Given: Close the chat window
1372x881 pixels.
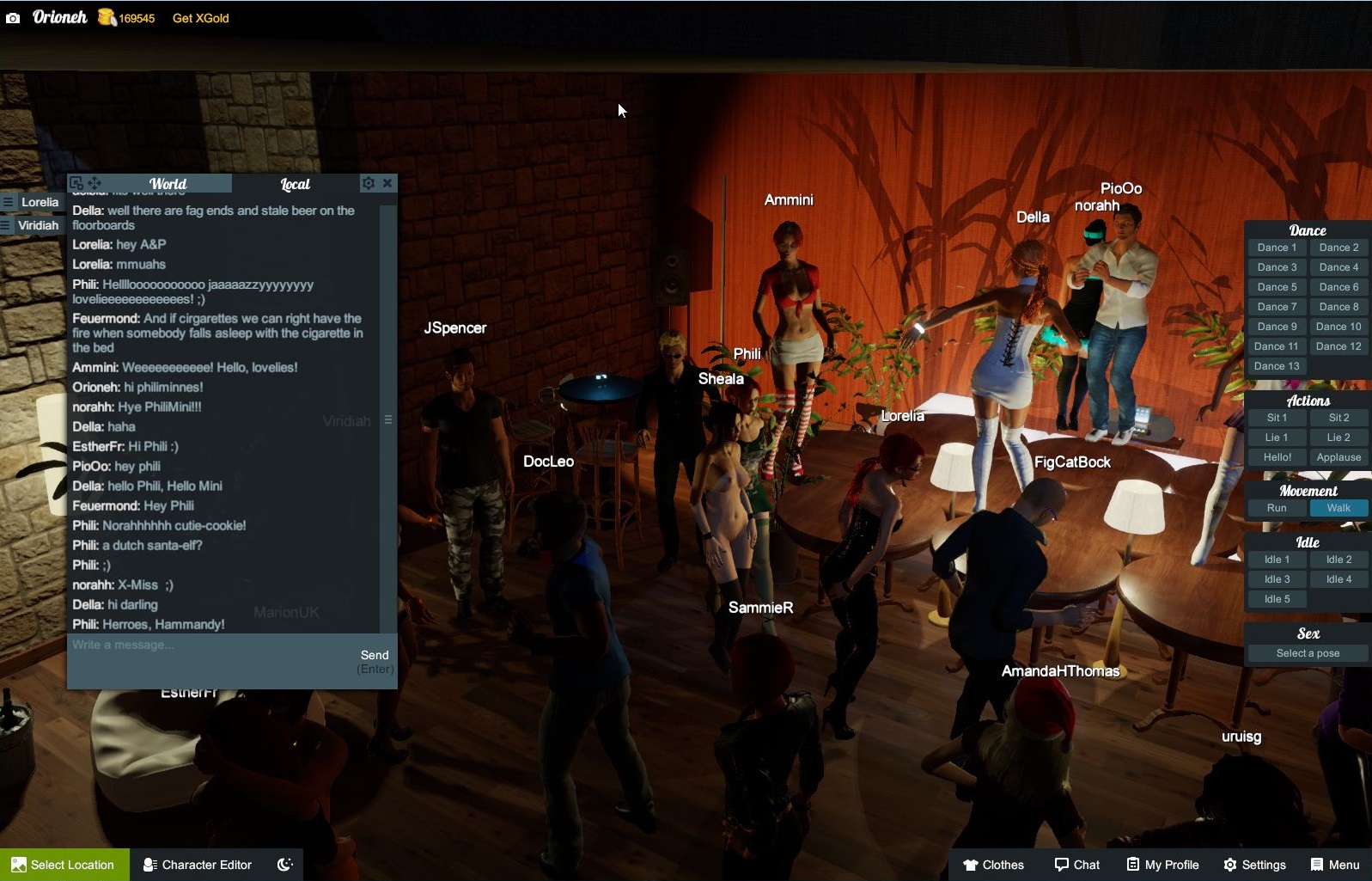Looking at the screenshot, I should (x=387, y=183).
